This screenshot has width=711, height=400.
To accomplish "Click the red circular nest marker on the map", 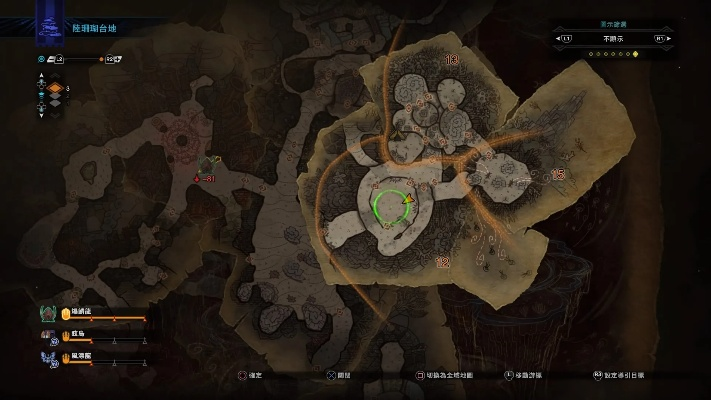I will pos(181,141).
